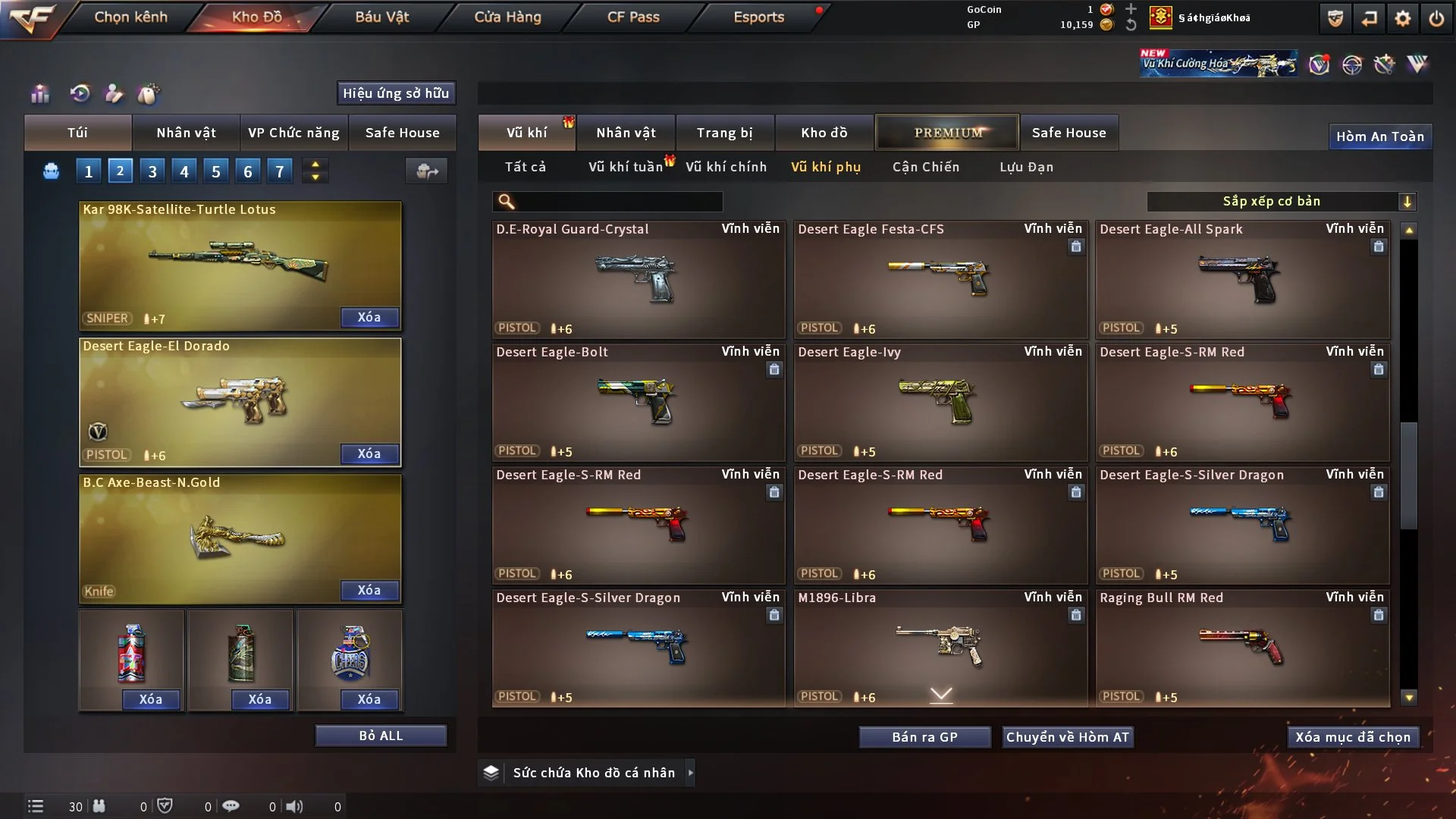Open the Hòm An Toàn safe box
The height and width of the screenshot is (819, 1456).
point(1379,136)
